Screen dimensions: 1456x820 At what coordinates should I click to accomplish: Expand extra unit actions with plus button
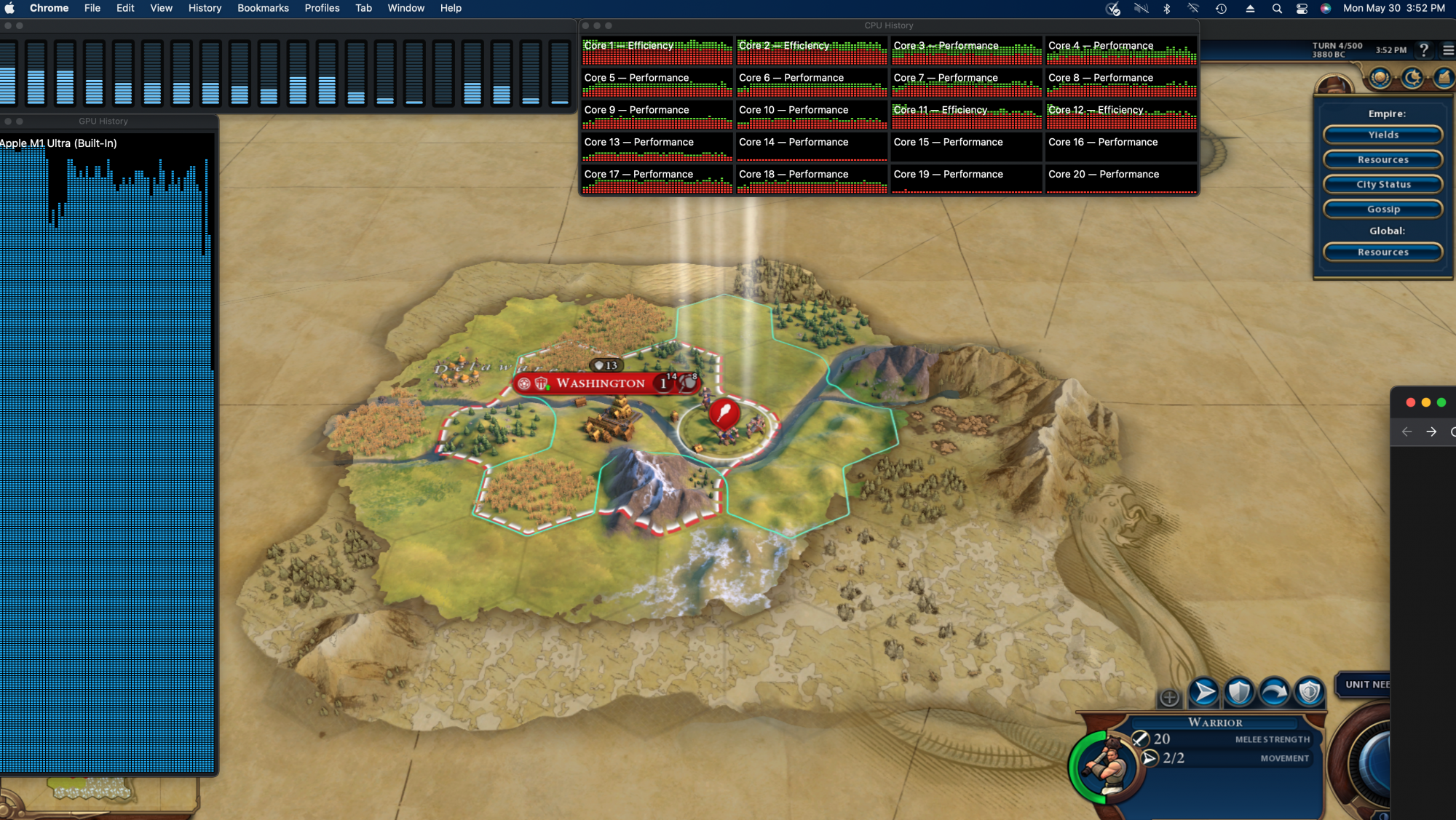1169,698
